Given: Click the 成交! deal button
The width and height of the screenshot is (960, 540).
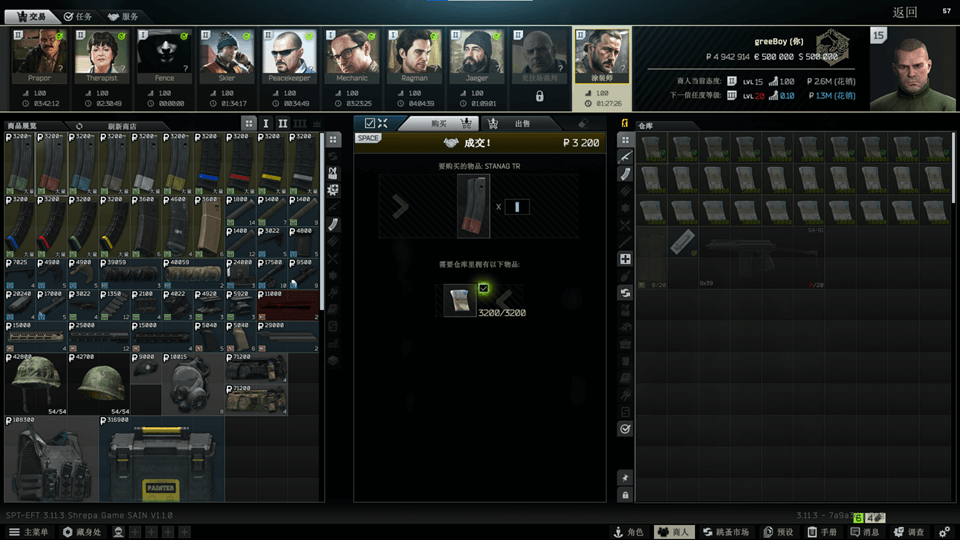Looking at the screenshot, I should (480, 143).
